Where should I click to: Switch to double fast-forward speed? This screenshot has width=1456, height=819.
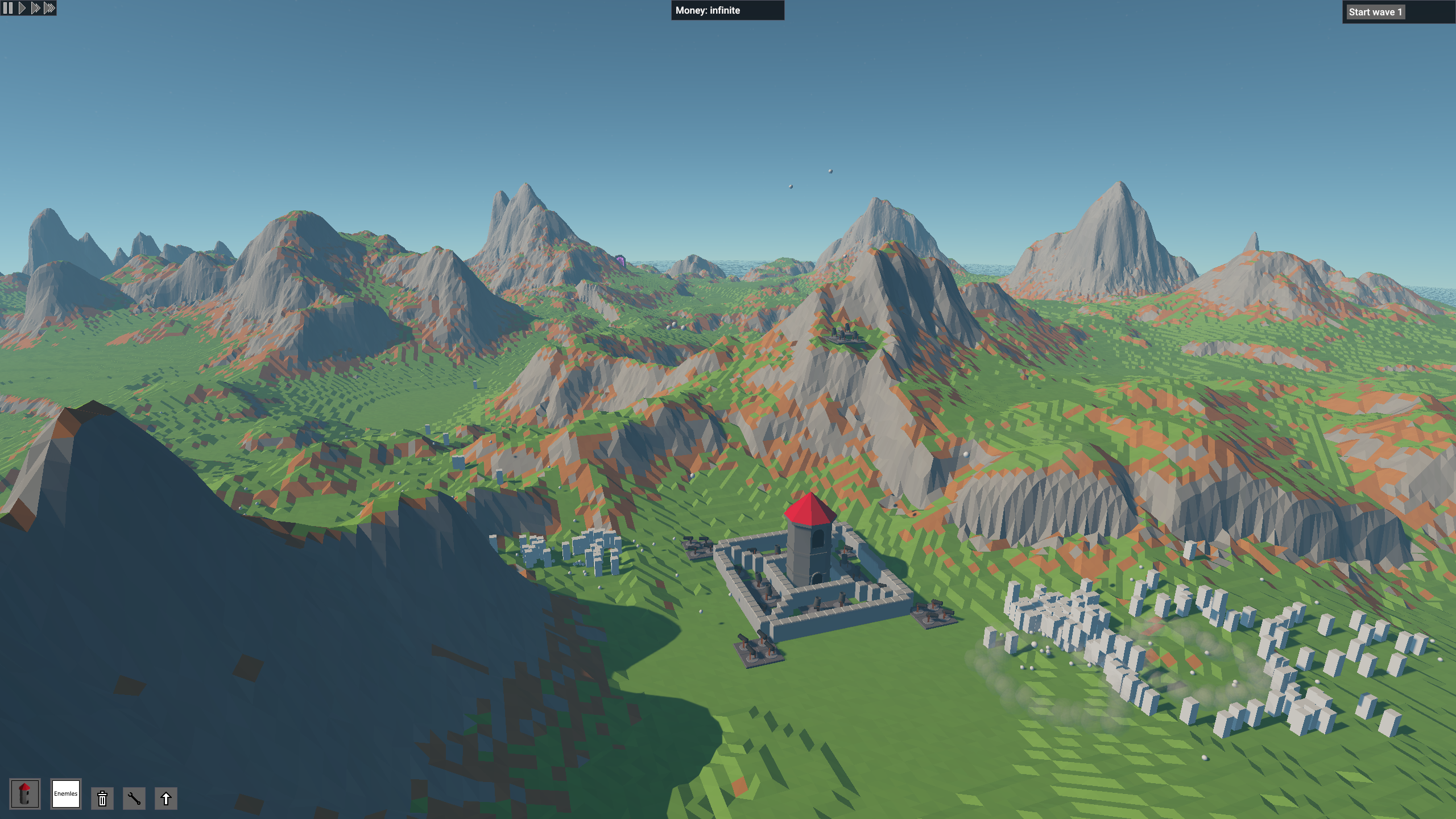point(35,8)
